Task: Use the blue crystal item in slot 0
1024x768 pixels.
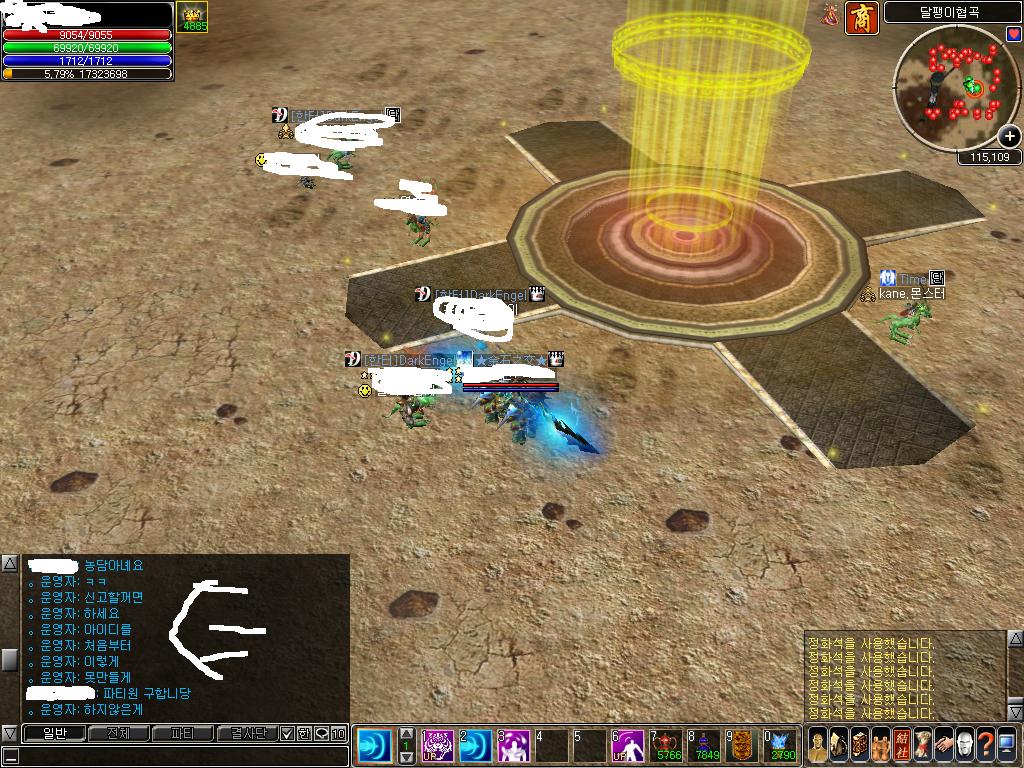Action: pyautogui.click(x=782, y=746)
